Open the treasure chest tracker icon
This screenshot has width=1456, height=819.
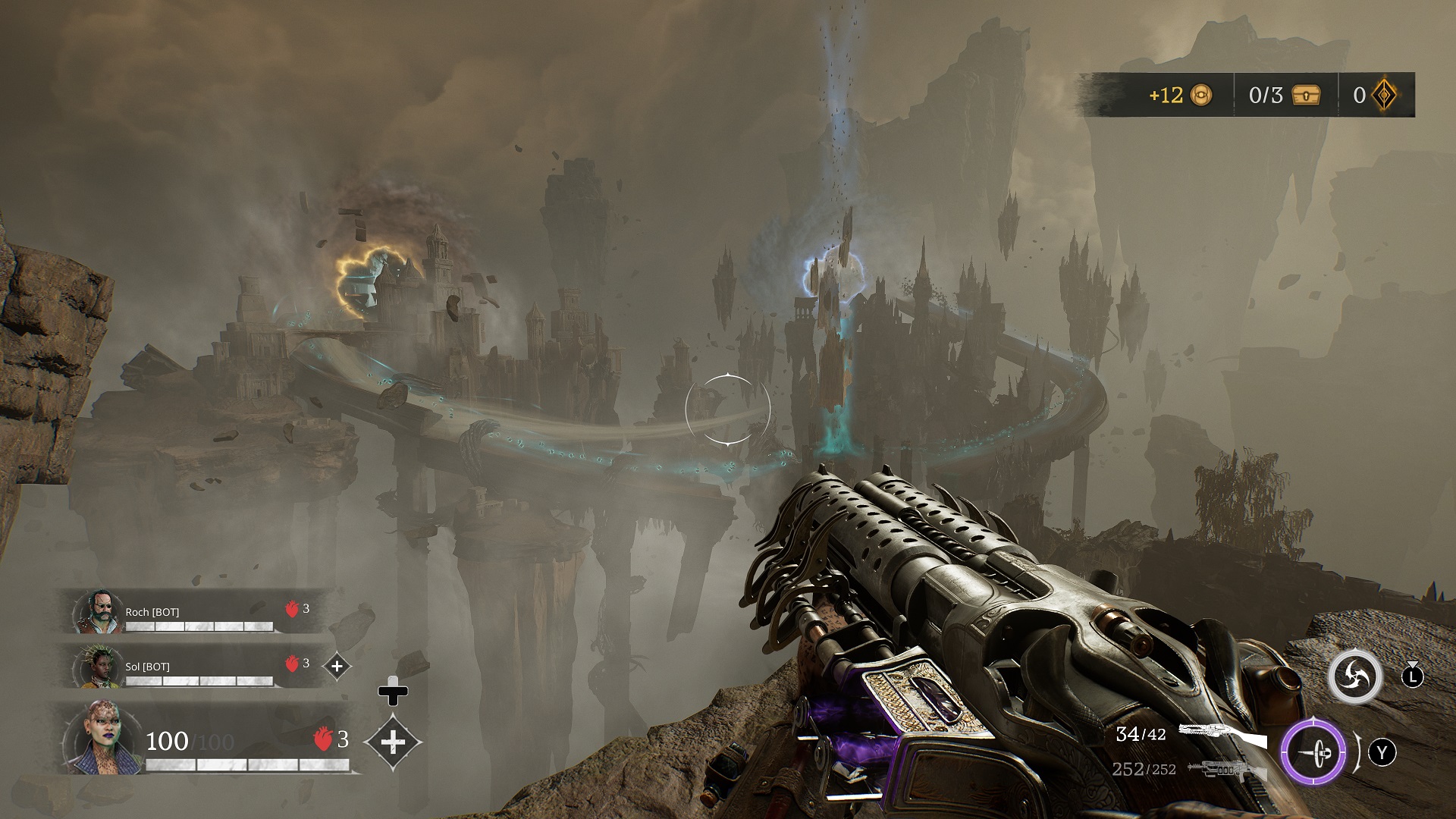(x=1305, y=95)
